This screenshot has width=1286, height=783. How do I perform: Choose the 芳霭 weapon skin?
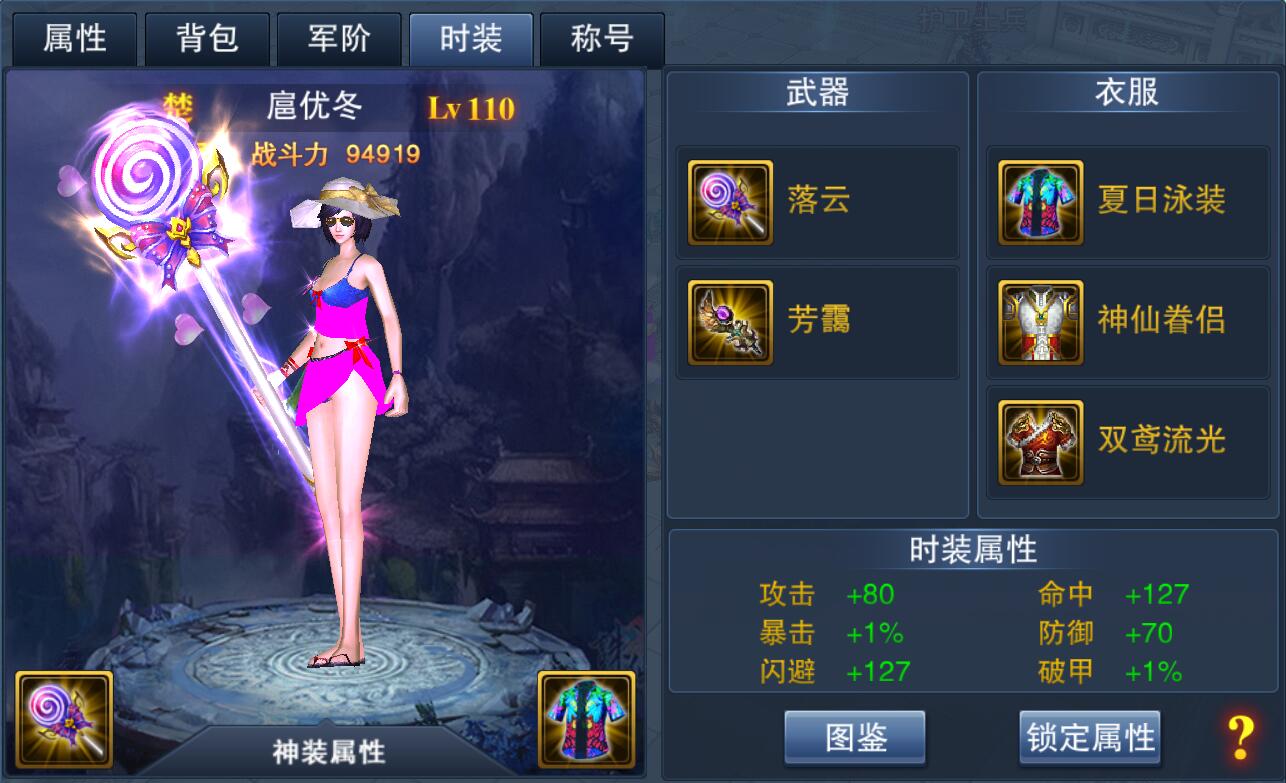(x=817, y=322)
